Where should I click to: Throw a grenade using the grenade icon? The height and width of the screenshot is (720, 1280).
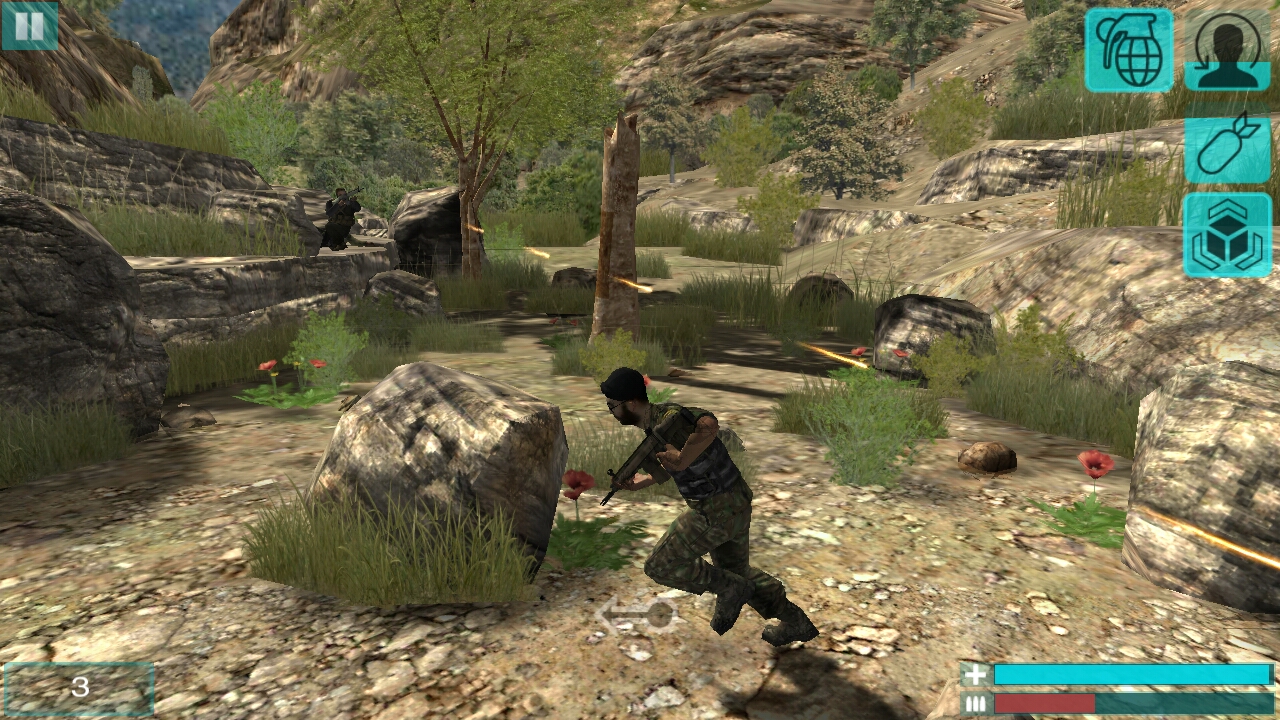[x=1129, y=50]
